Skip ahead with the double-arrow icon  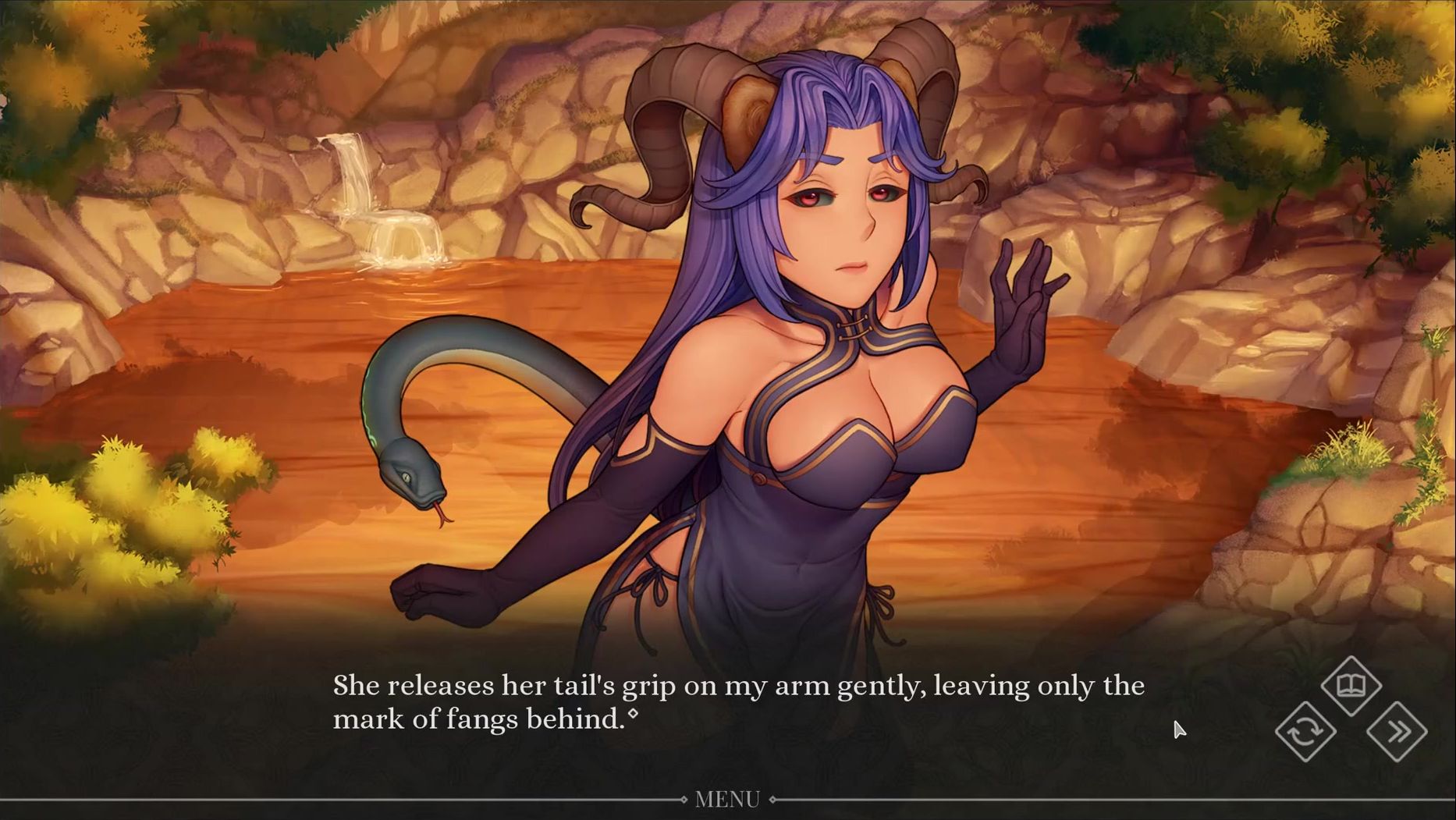coord(1397,732)
